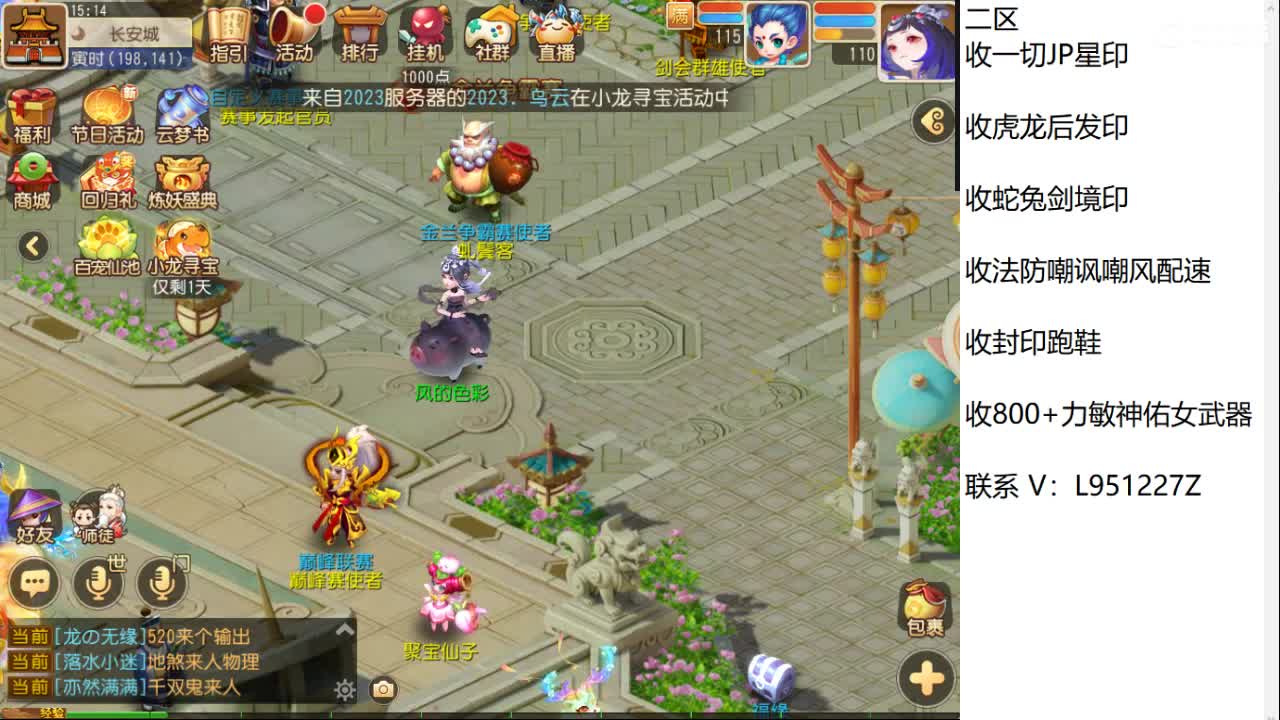Collapse the left activity sidebar with chevron arrow
This screenshot has height=720, width=1280.
(31, 246)
